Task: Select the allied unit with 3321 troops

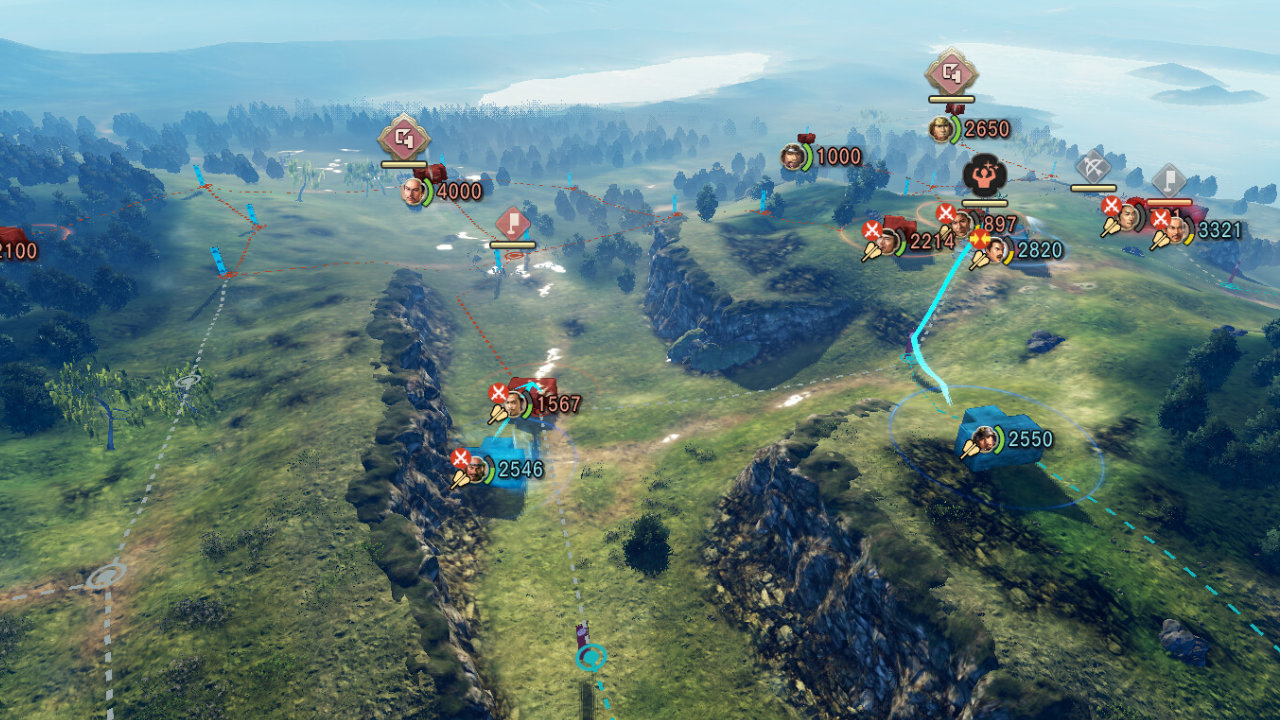Action: coord(1176,230)
